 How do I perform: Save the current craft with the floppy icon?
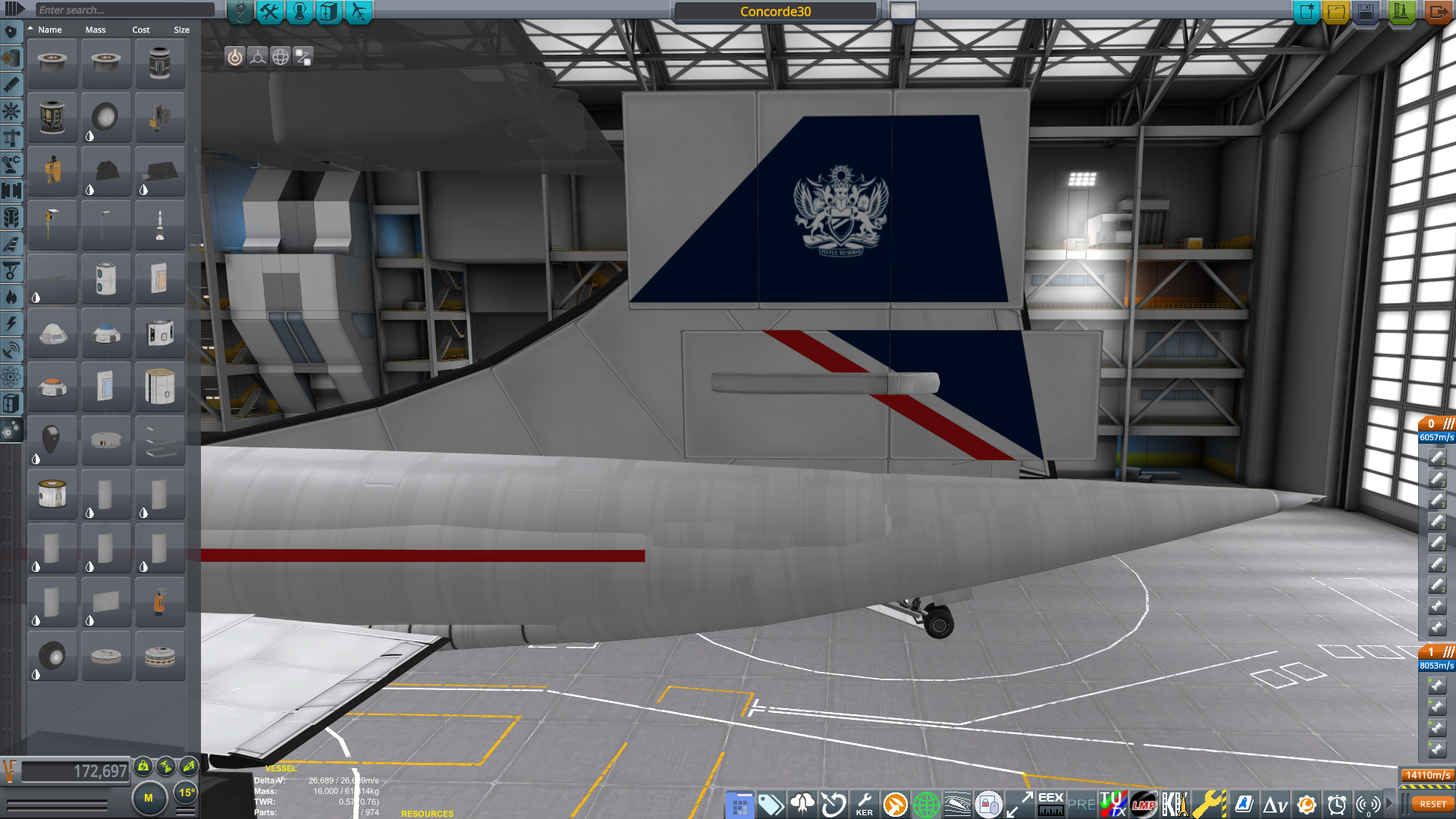pos(1364,12)
